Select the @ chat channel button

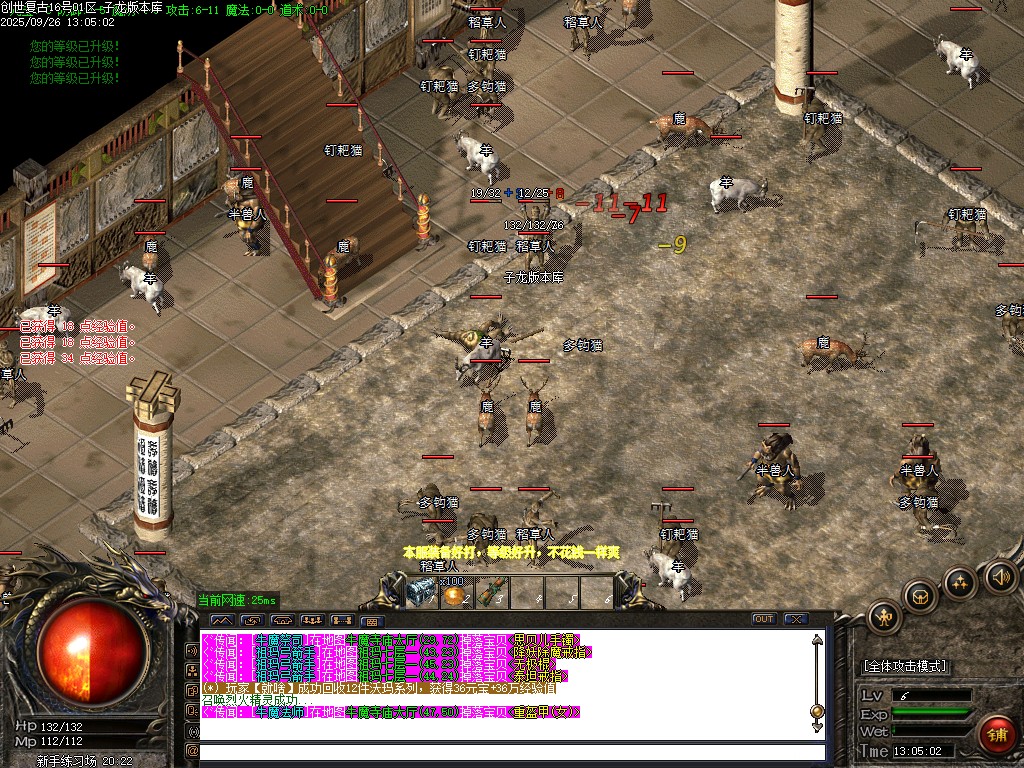click(192, 750)
